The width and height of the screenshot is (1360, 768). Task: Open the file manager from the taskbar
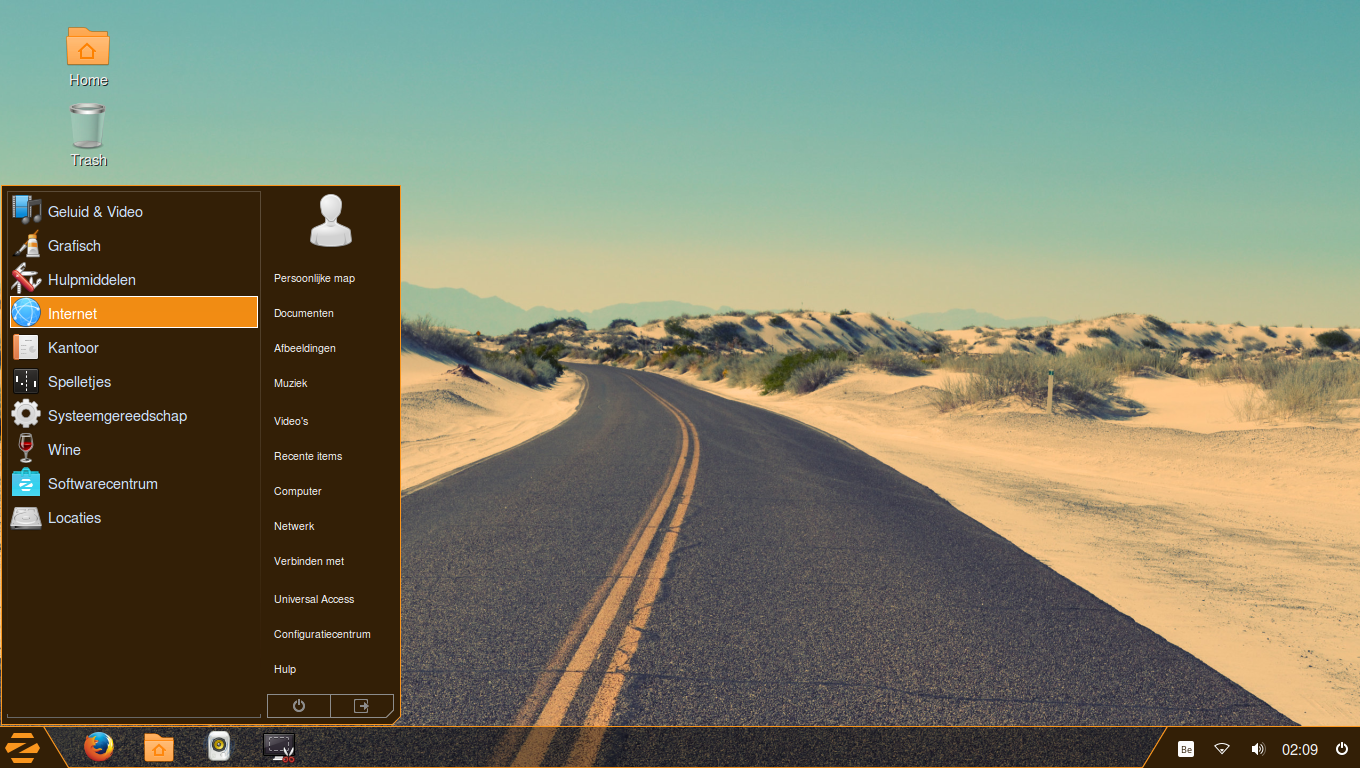point(158,747)
